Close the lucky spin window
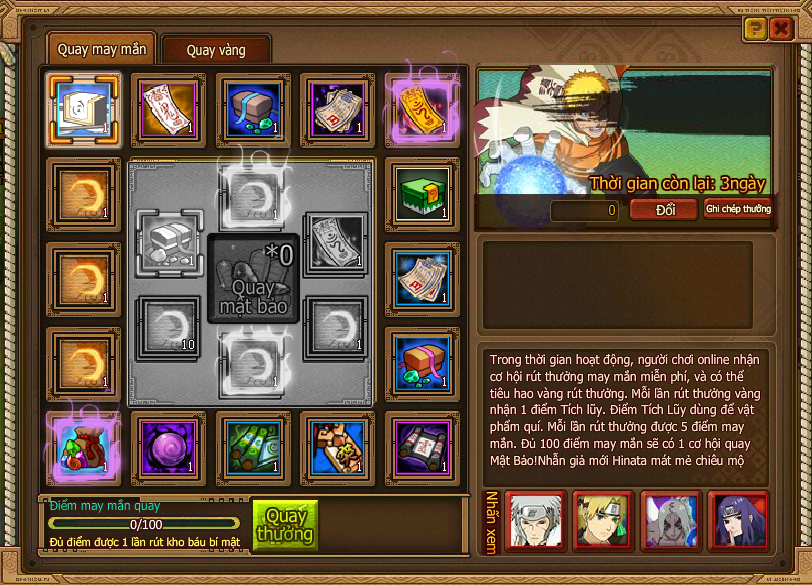The image size is (812, 585). (x=781, y=28)
